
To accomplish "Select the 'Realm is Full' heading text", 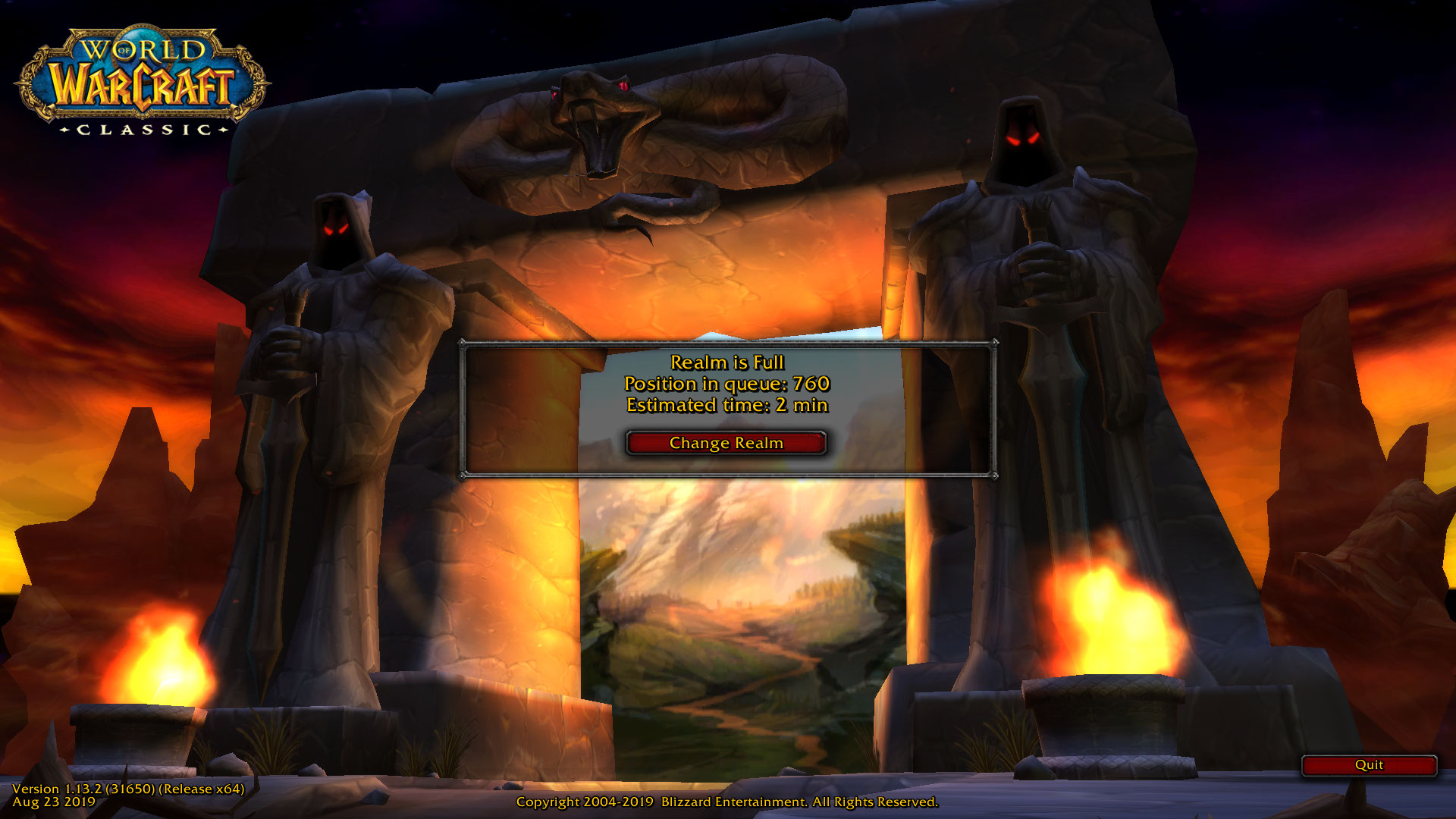I will pos(726,363).
